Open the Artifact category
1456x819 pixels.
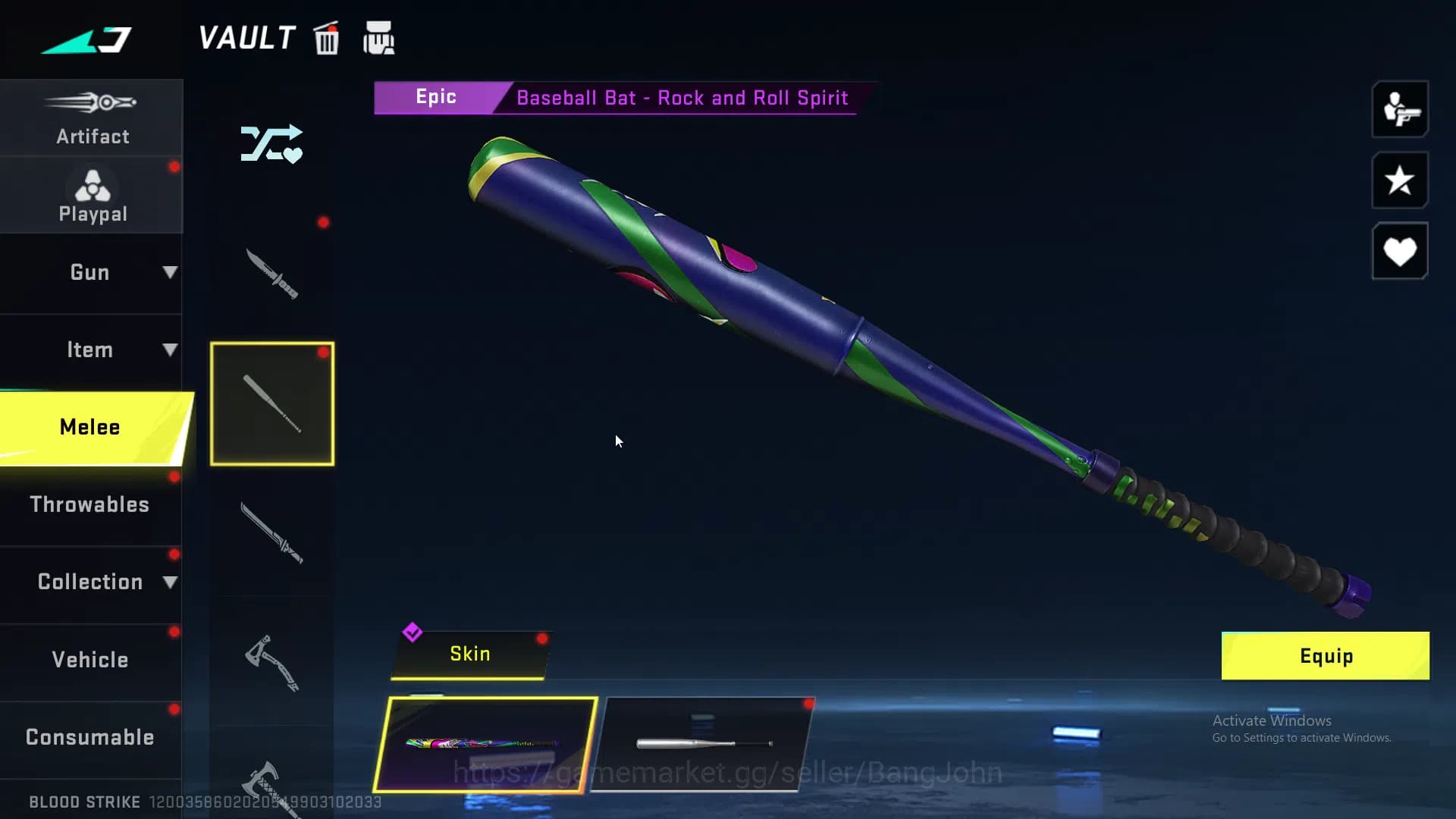[x=92, y=118]
